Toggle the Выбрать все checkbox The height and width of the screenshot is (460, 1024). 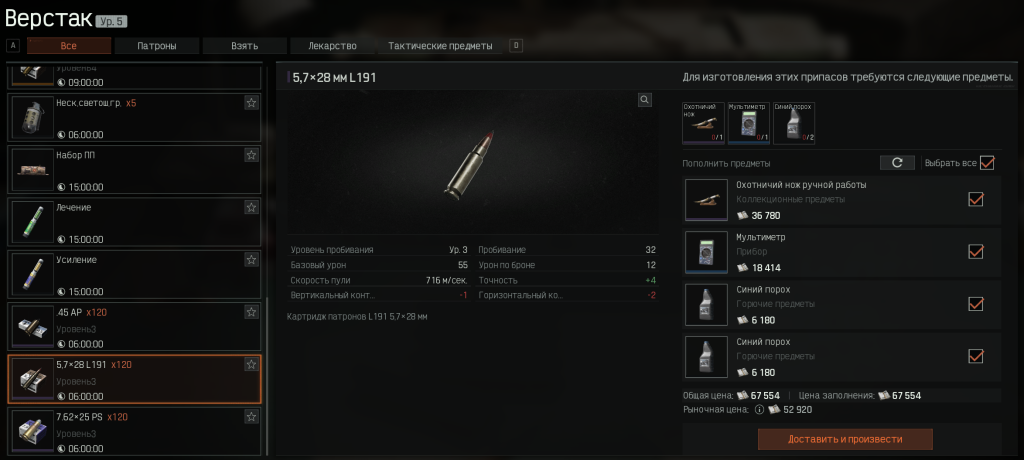click(x=987, y=162)
